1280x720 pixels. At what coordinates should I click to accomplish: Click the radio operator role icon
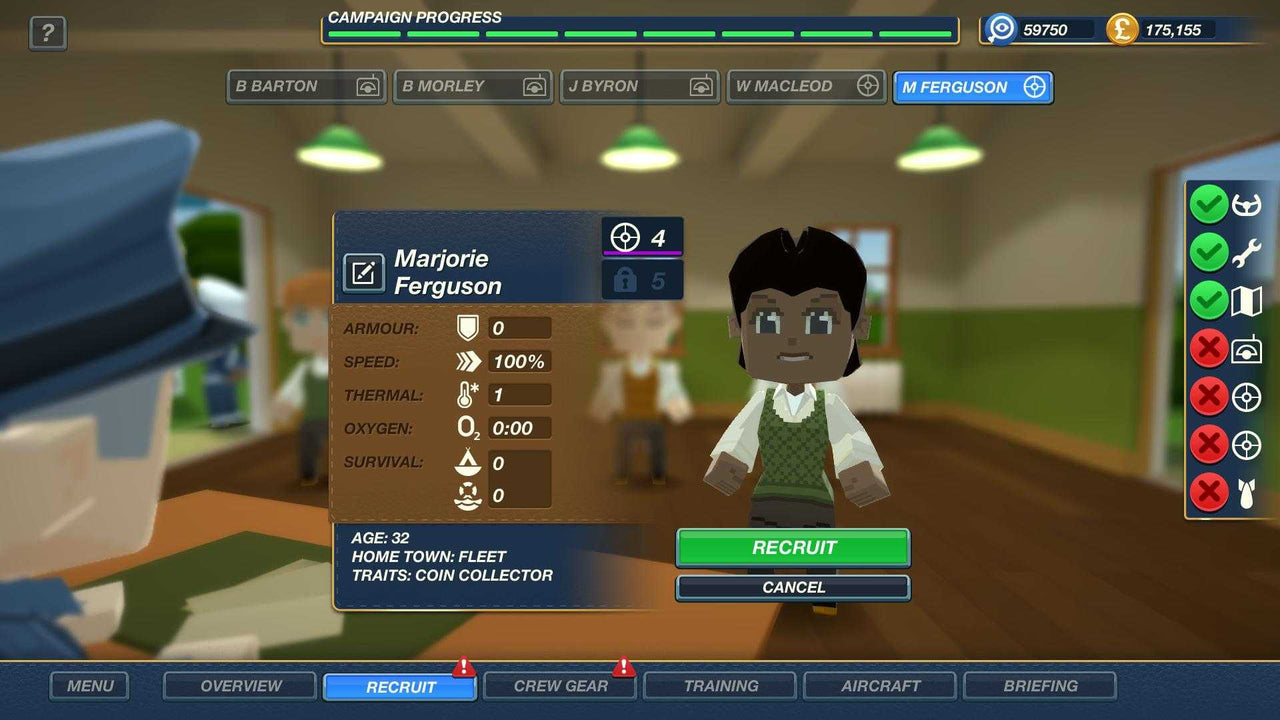tap(1245, 347)
